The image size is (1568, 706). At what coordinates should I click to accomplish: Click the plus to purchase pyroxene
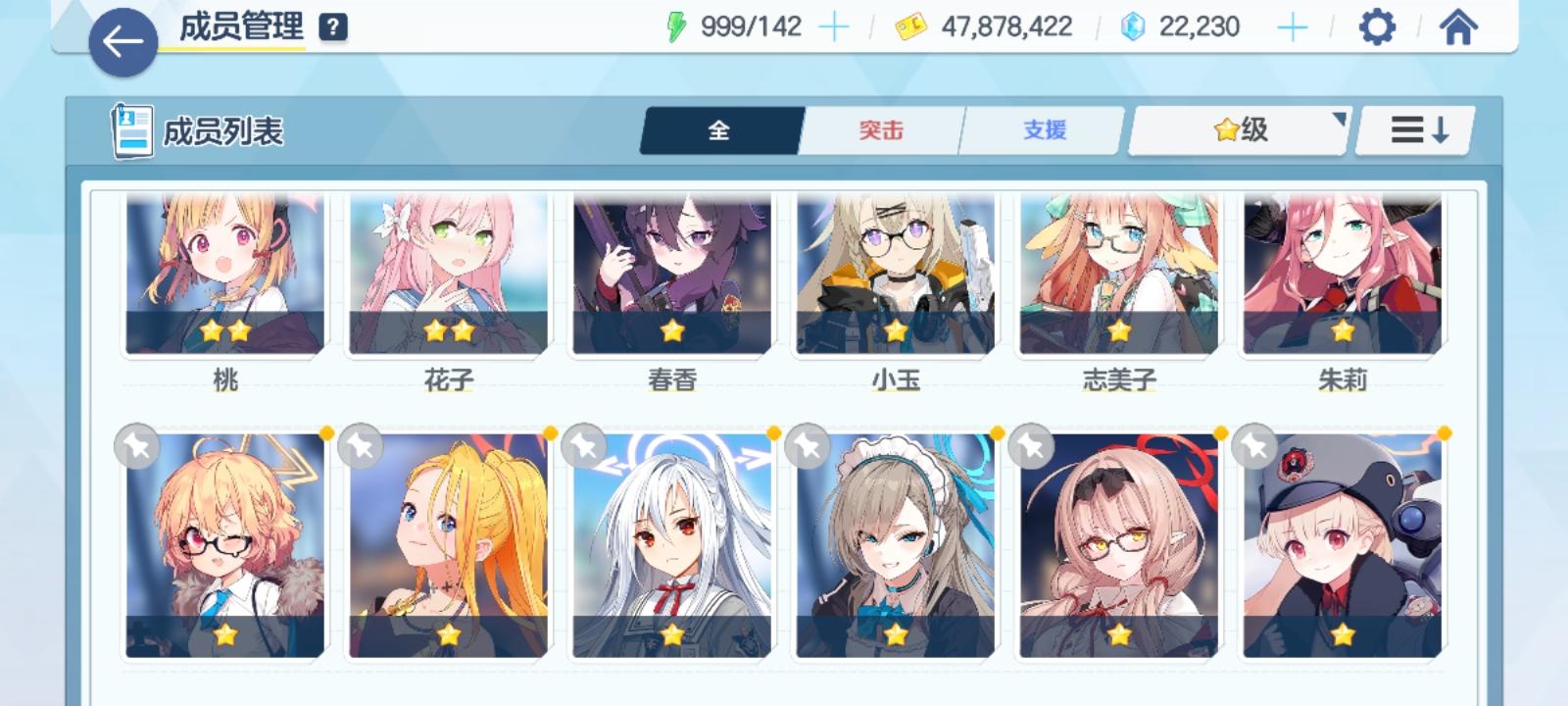point(1294,25)
